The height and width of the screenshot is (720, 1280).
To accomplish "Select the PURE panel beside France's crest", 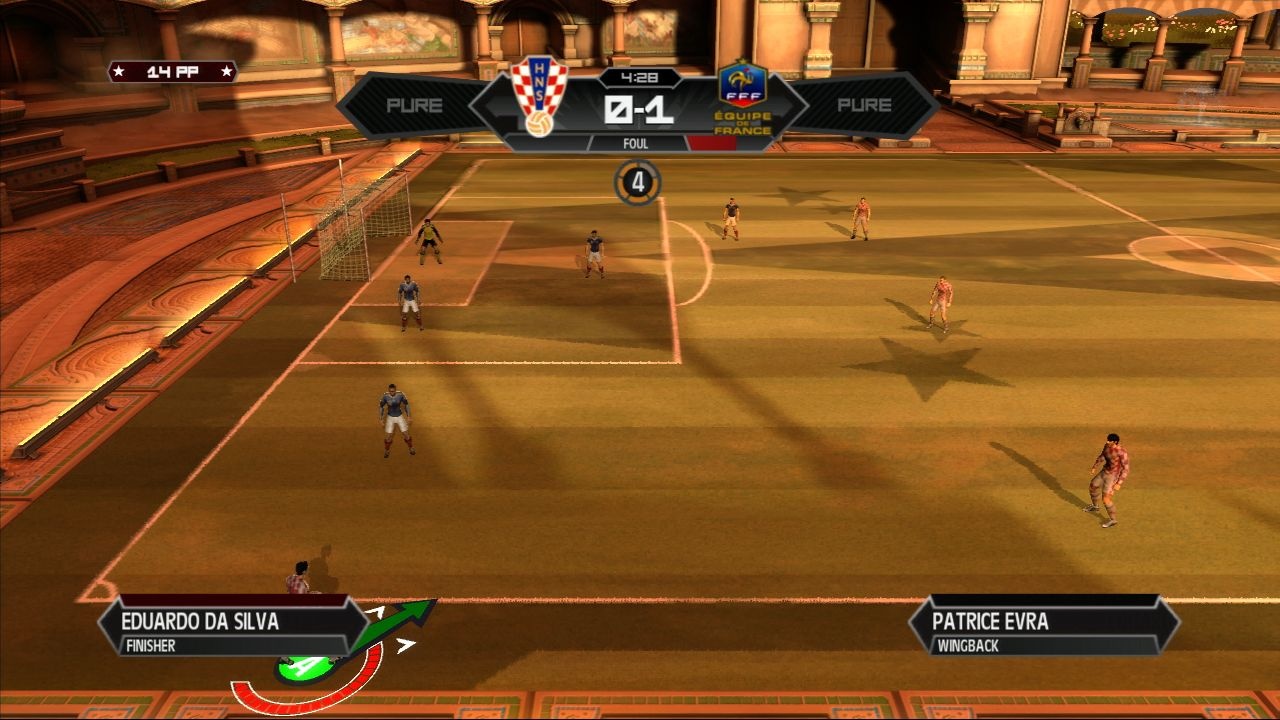I will click(x=864, y=105).
